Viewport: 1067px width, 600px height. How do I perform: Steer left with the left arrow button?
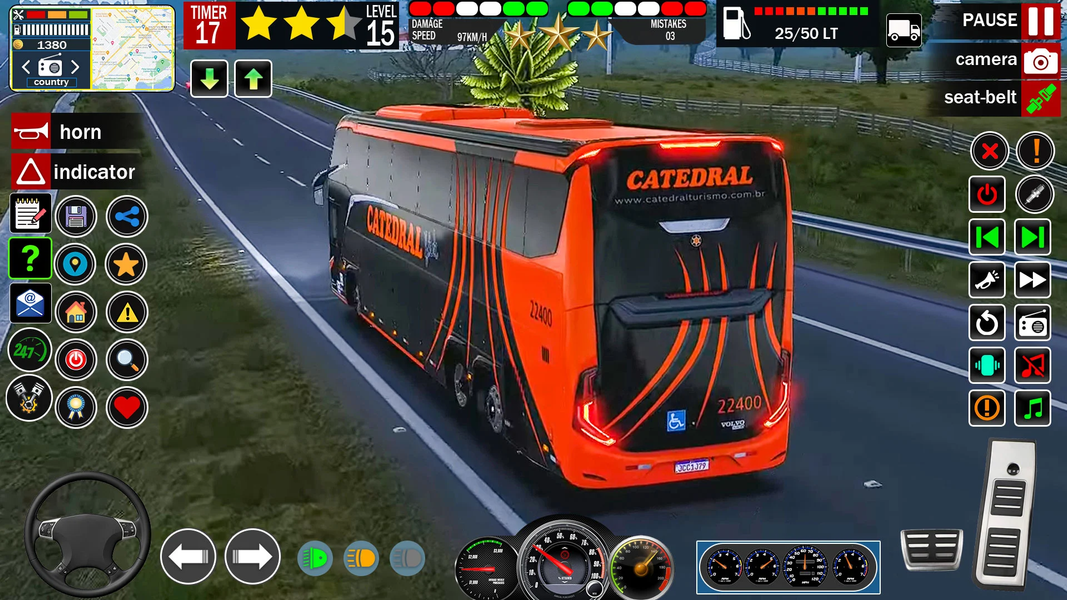pos(188,556)
